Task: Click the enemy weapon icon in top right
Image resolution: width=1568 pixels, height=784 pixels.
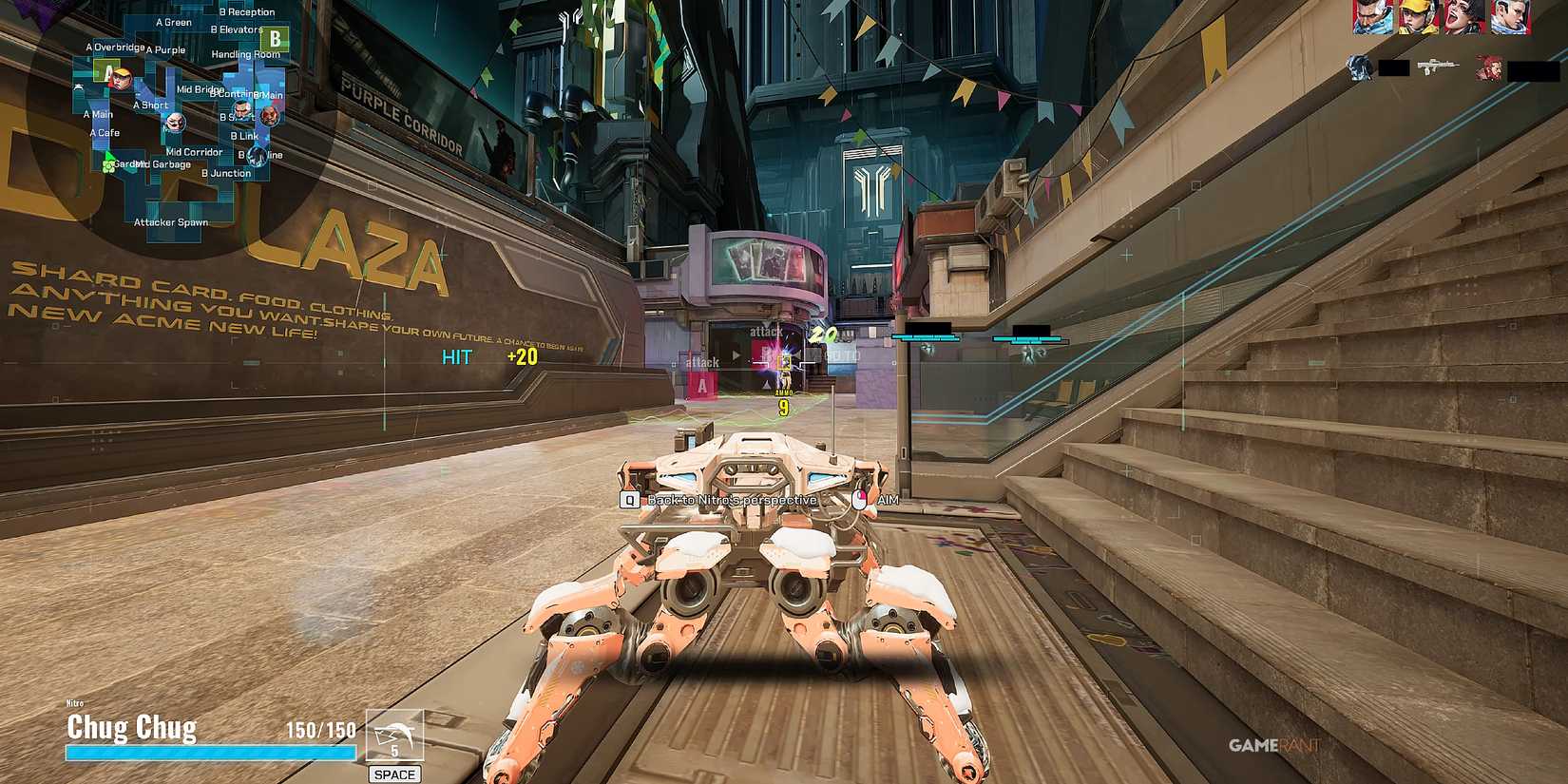Action: coord(1438,65)
